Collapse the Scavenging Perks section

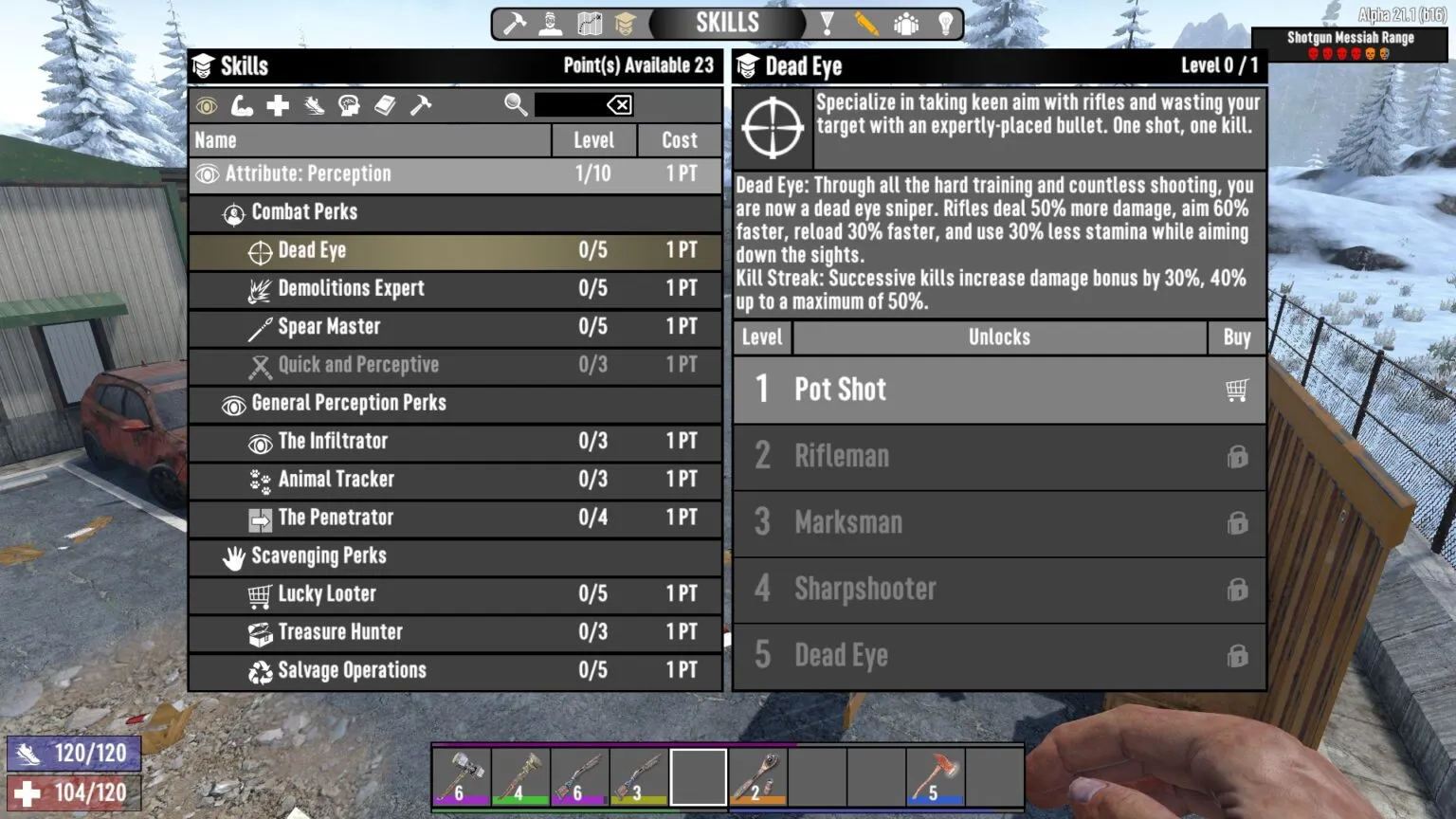pyautogui.click(x=318, y=556)
